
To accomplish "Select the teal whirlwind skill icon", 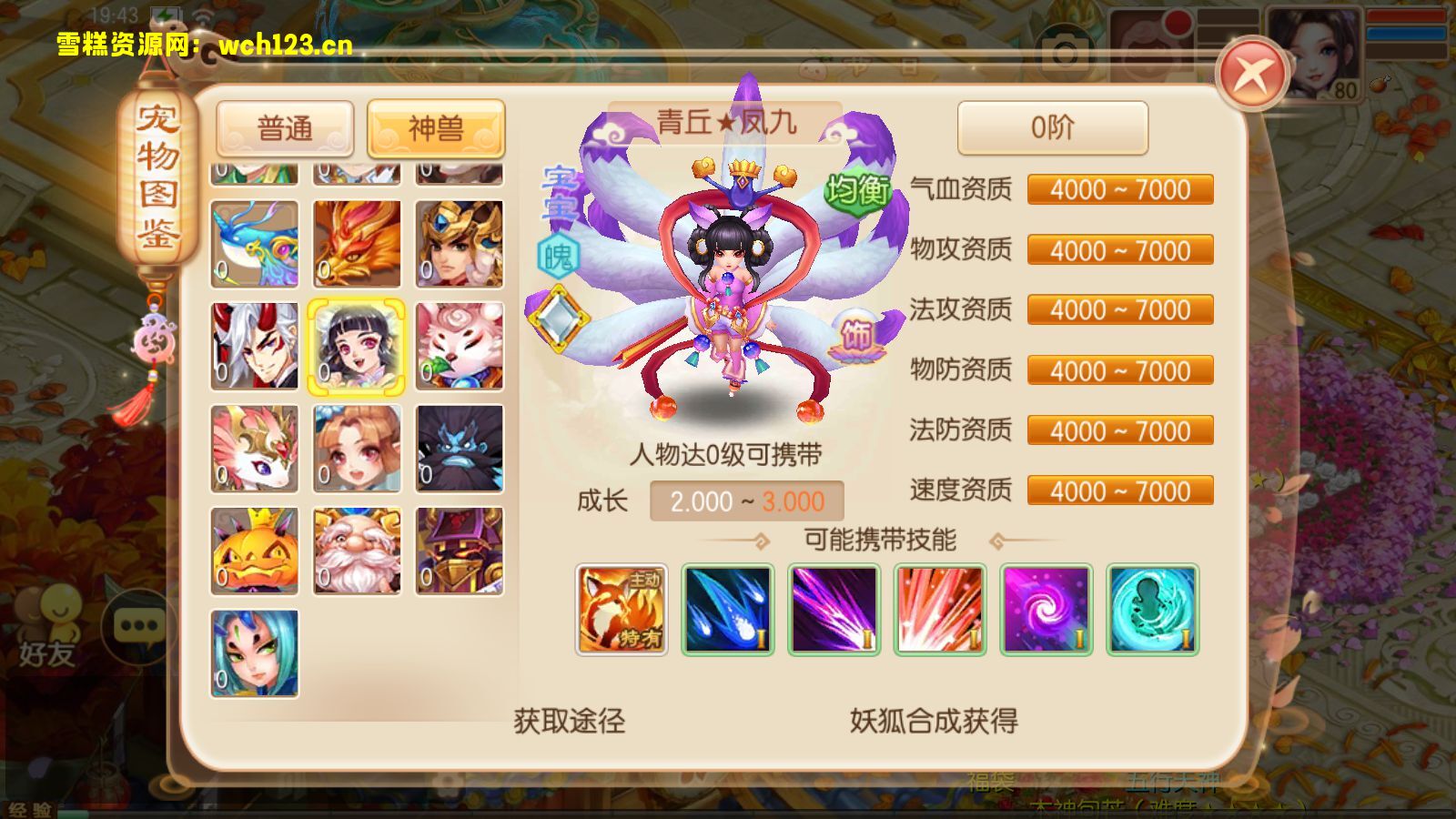I will coord(1149,610).
